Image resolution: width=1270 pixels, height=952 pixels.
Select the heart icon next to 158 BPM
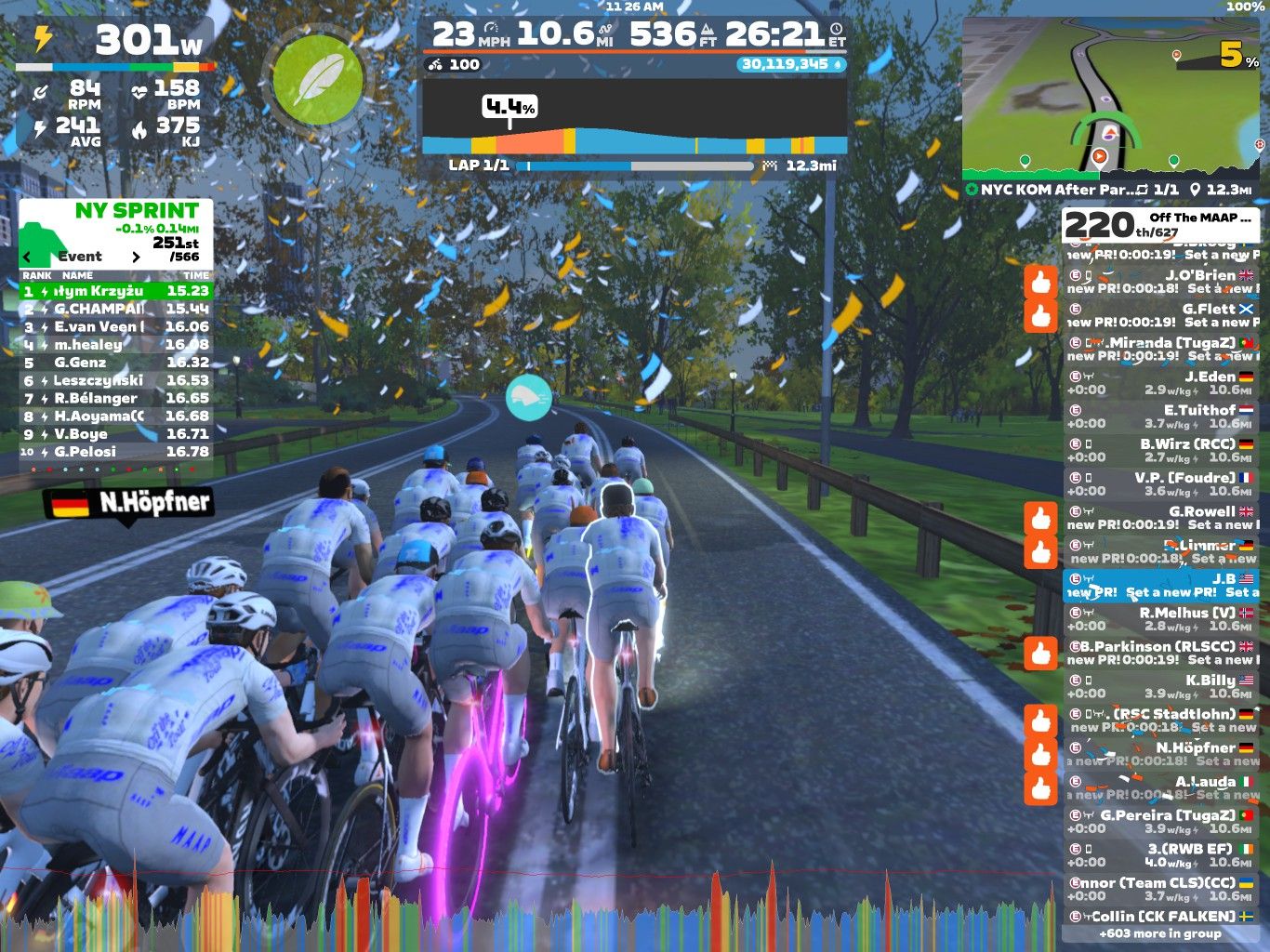pos(139,92)
